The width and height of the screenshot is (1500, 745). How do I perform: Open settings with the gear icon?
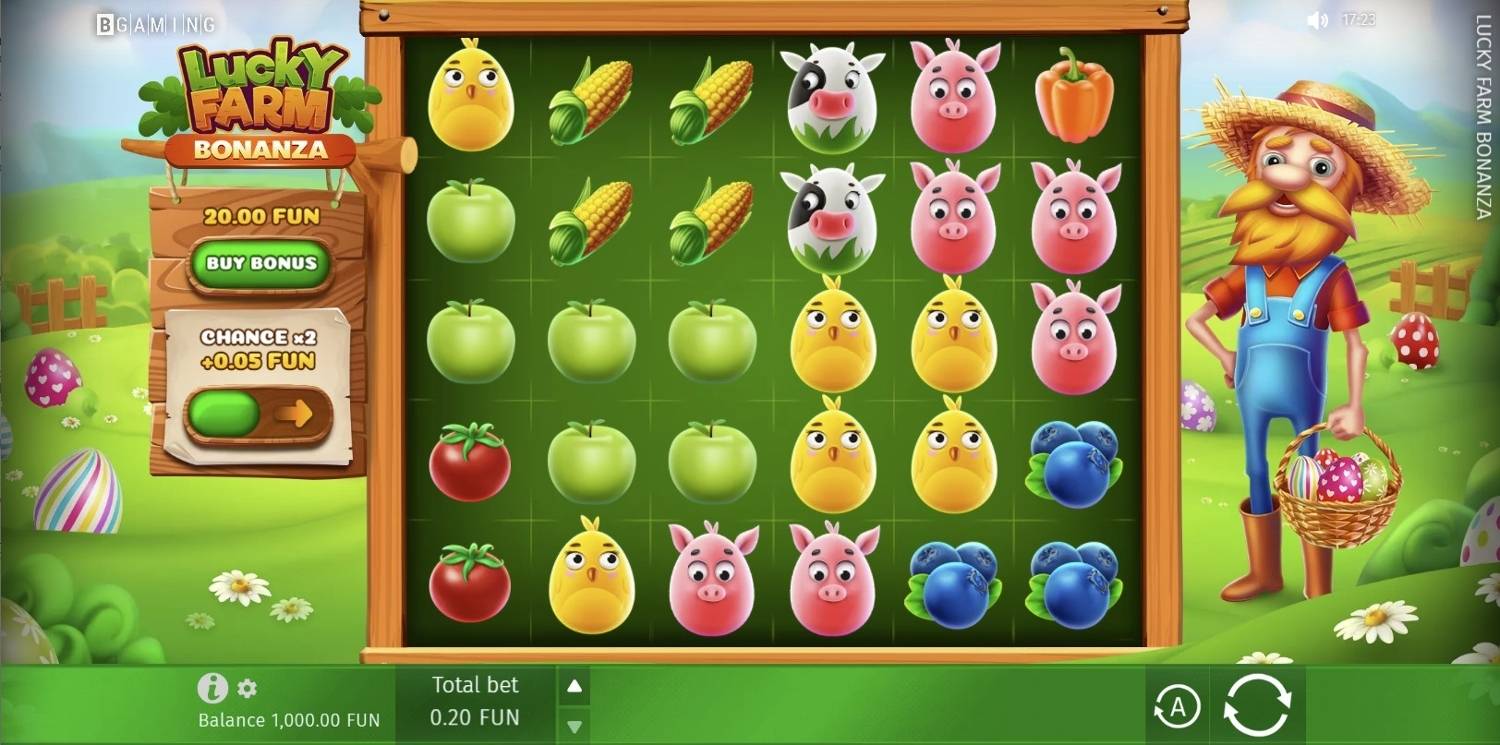click(247, 688)
